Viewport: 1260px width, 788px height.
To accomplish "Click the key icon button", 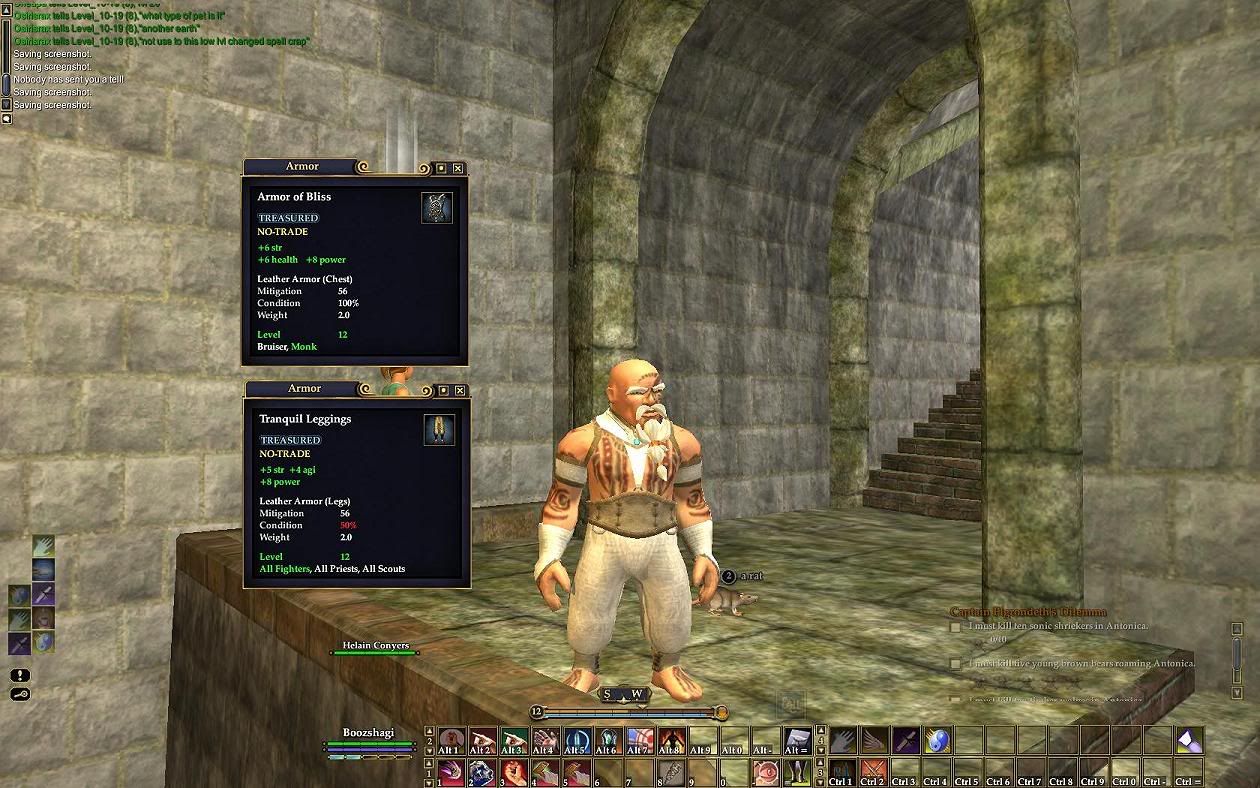I will tap(20, 694).
